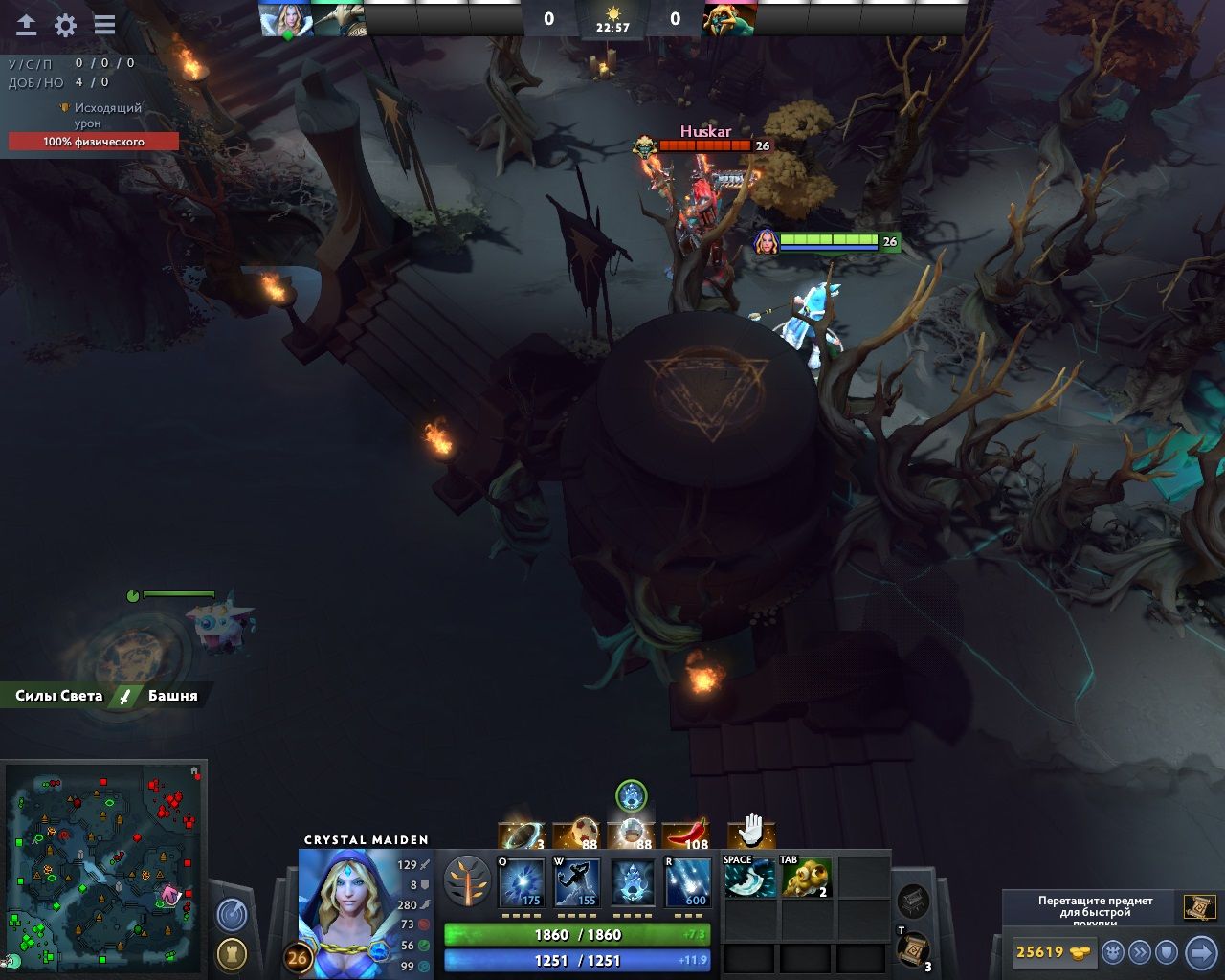Activate the Scan radar button
This screenshot has height=980, width=1225.
[x=232, y=916]
